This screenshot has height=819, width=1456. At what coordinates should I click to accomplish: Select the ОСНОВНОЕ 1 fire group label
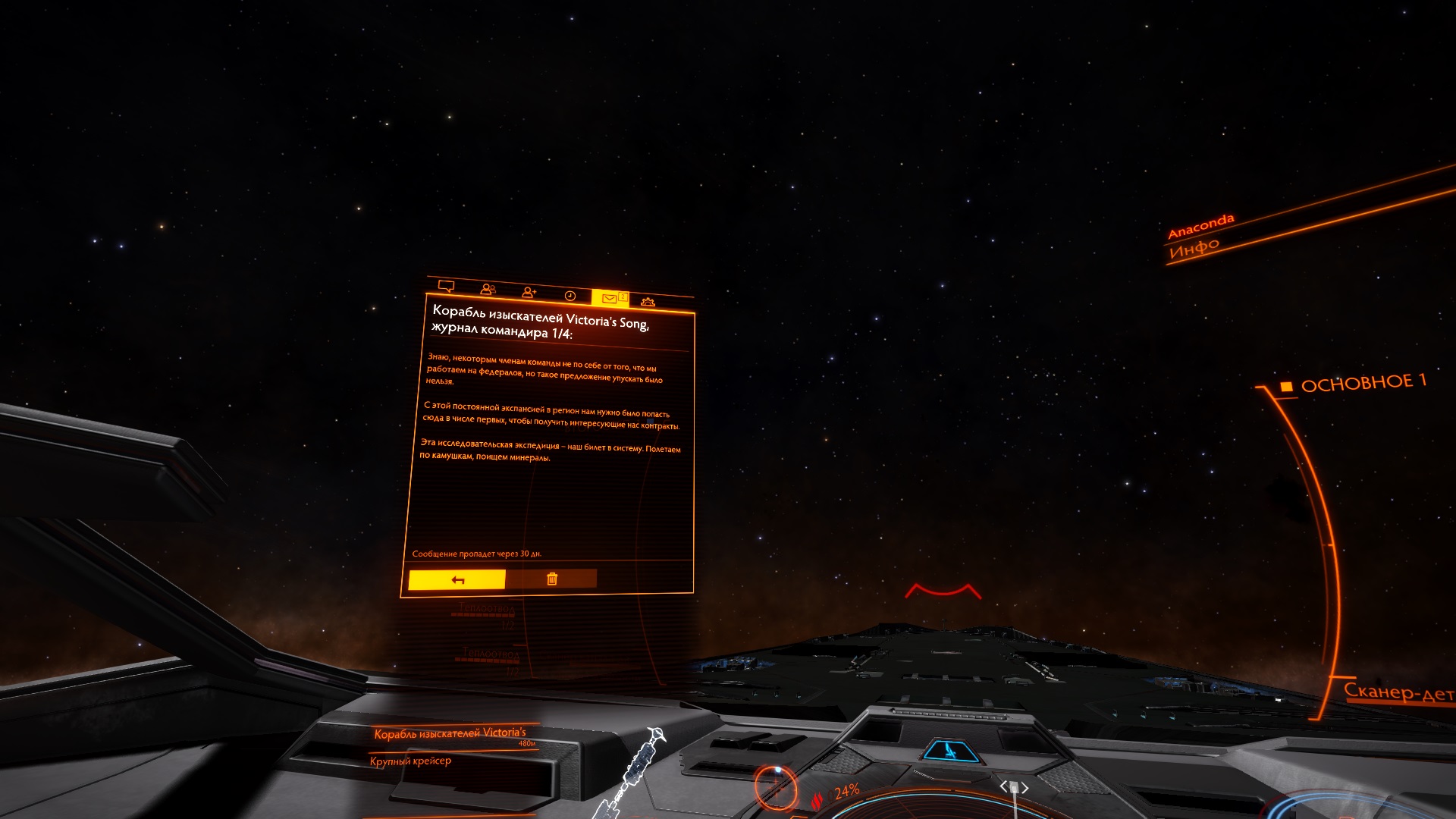[x=1363, y=383]
